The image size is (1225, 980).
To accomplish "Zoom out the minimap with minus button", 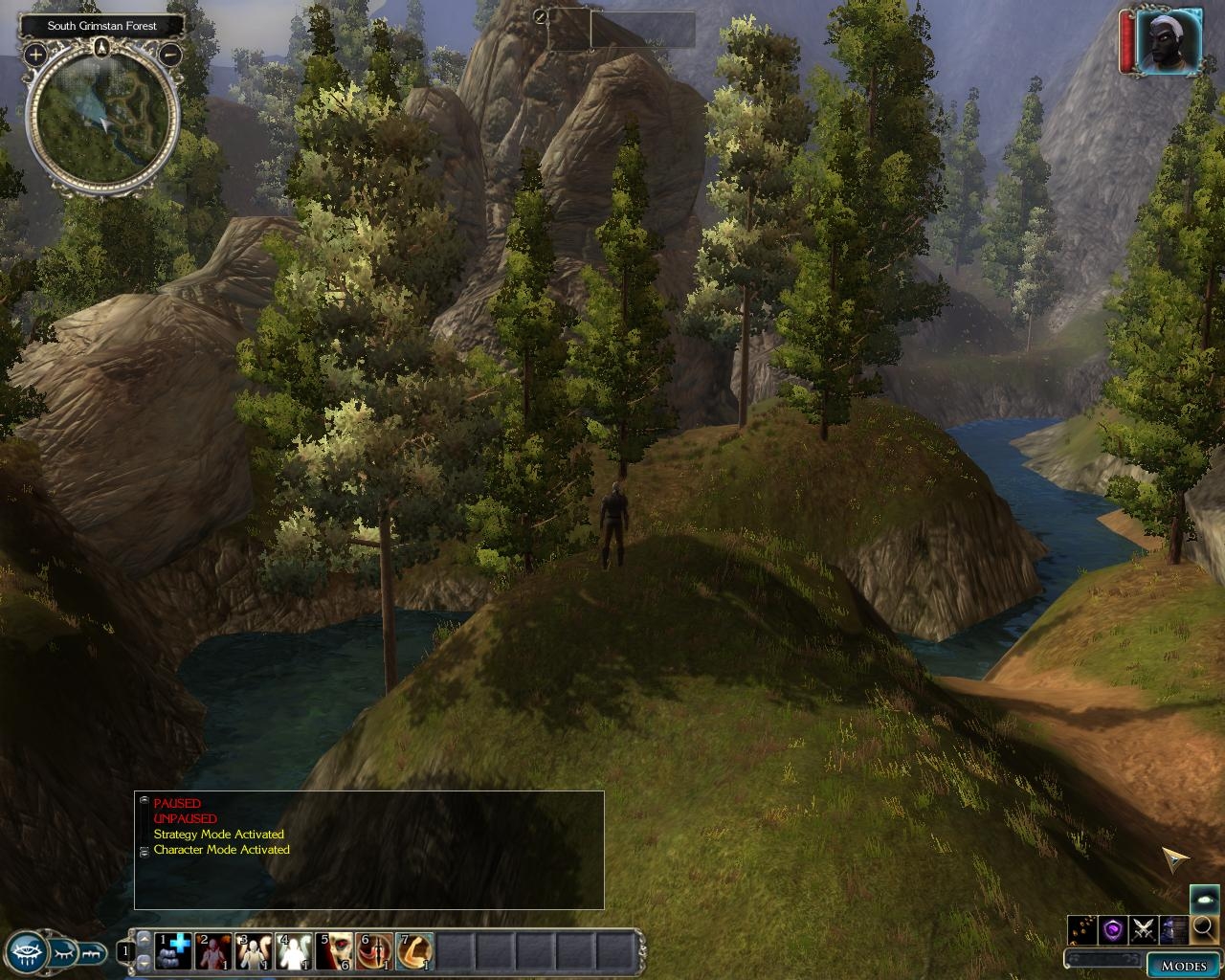I will [x=169, y=55].
